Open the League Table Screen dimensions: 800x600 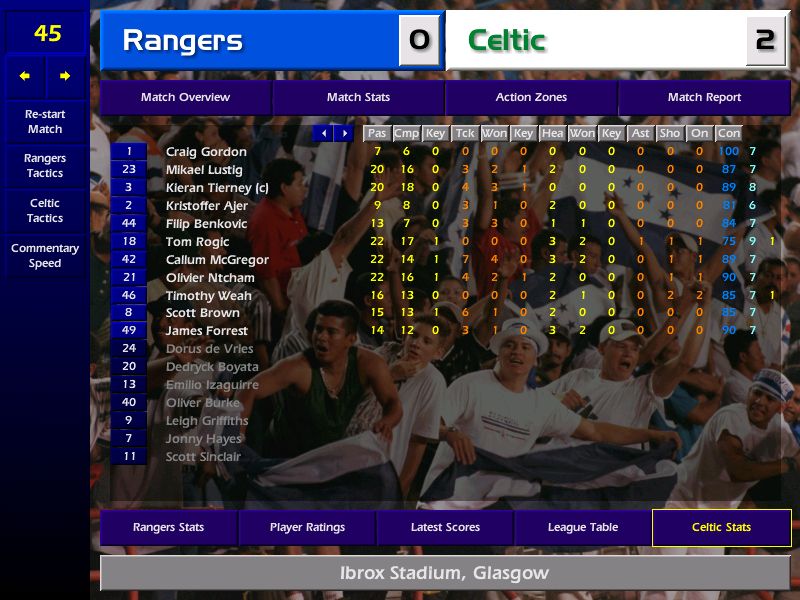pos(583,527)
